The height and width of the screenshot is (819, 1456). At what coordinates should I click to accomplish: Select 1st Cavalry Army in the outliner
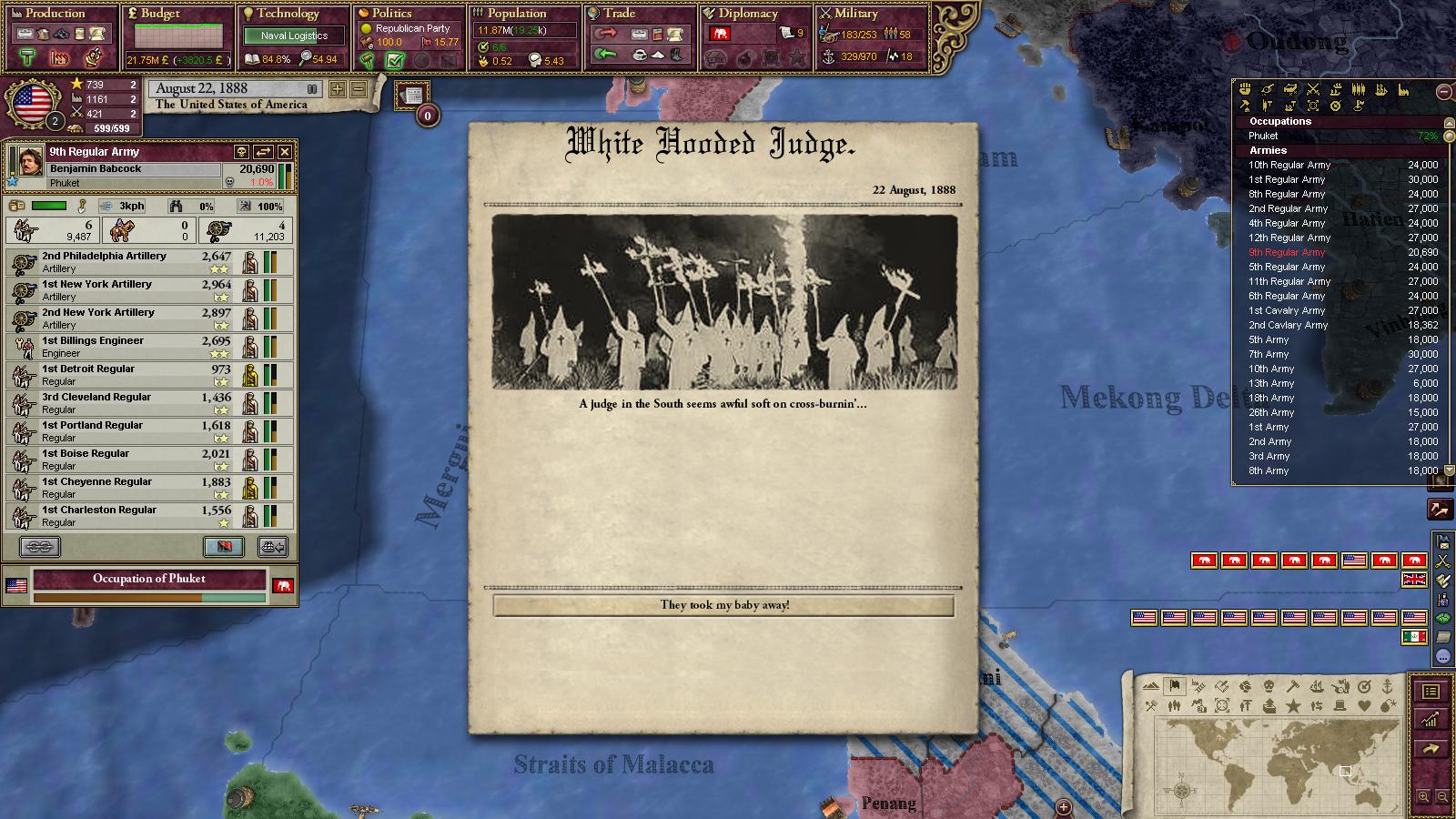(1287, 310)
